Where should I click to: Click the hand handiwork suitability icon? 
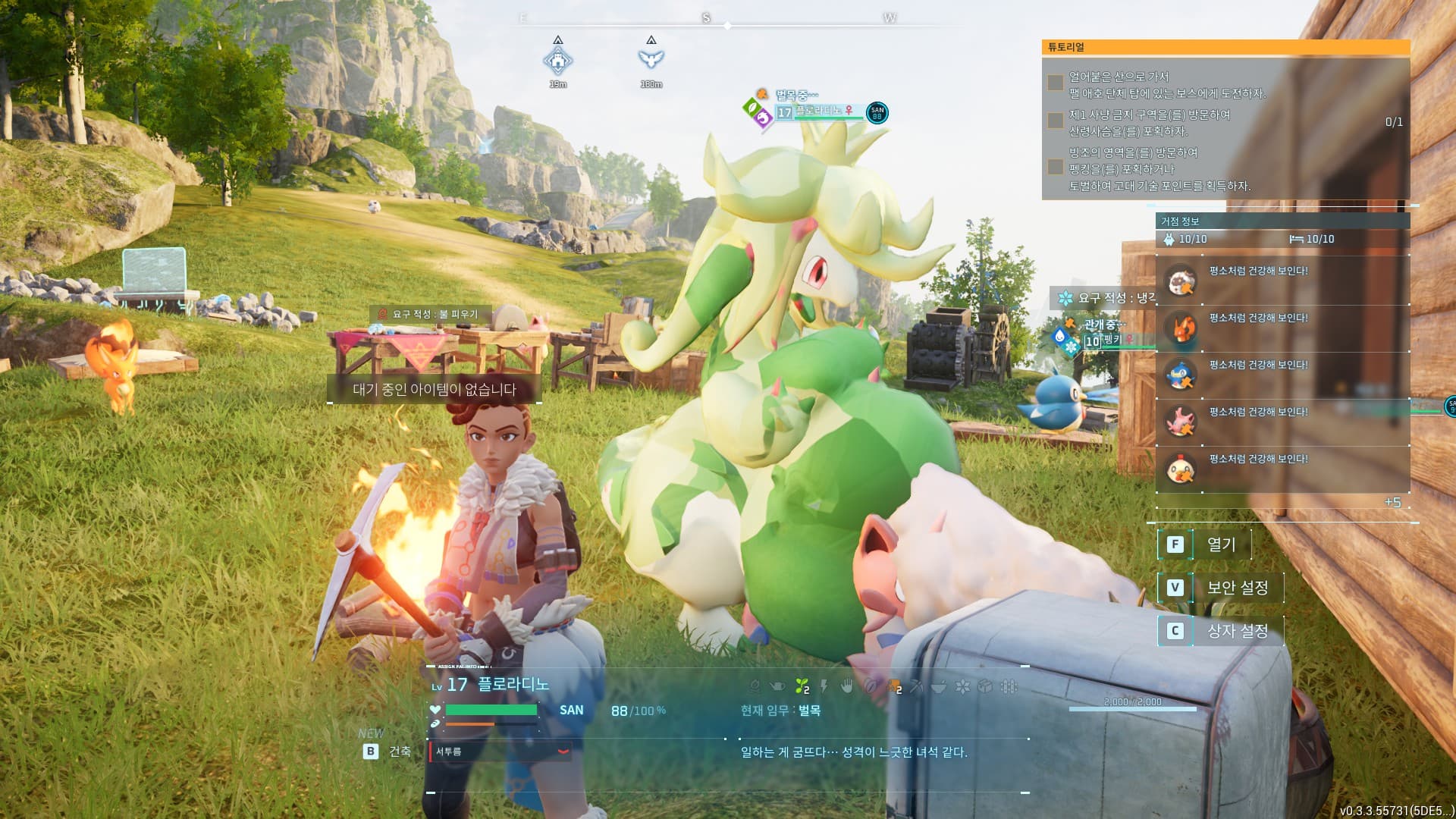click(847, 687)
